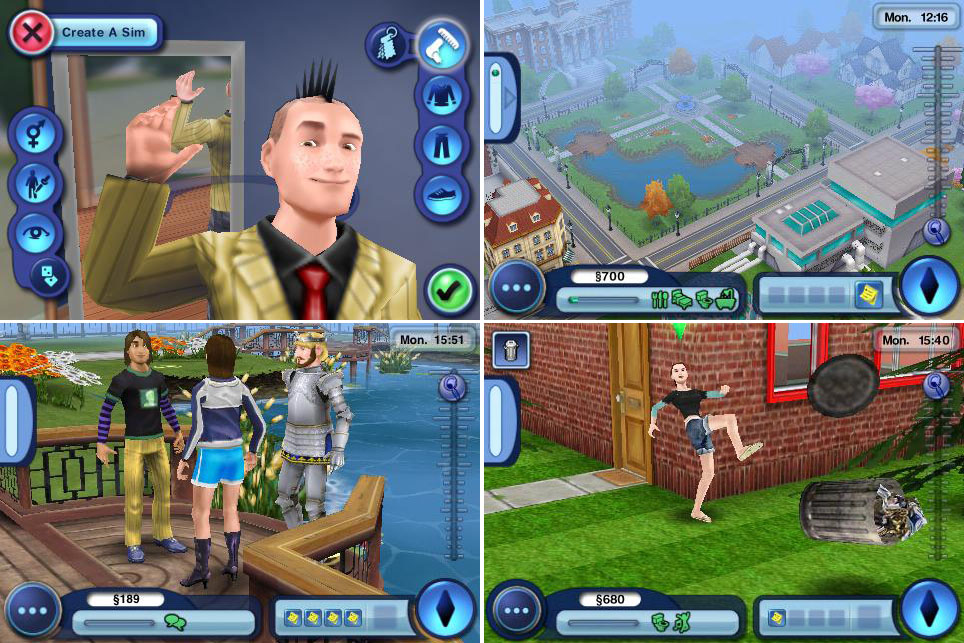Image resolution: width=964 pixels, height=643 pixels.
Task: Open the keychain traits icon
Action: click(x=386, y=45)
